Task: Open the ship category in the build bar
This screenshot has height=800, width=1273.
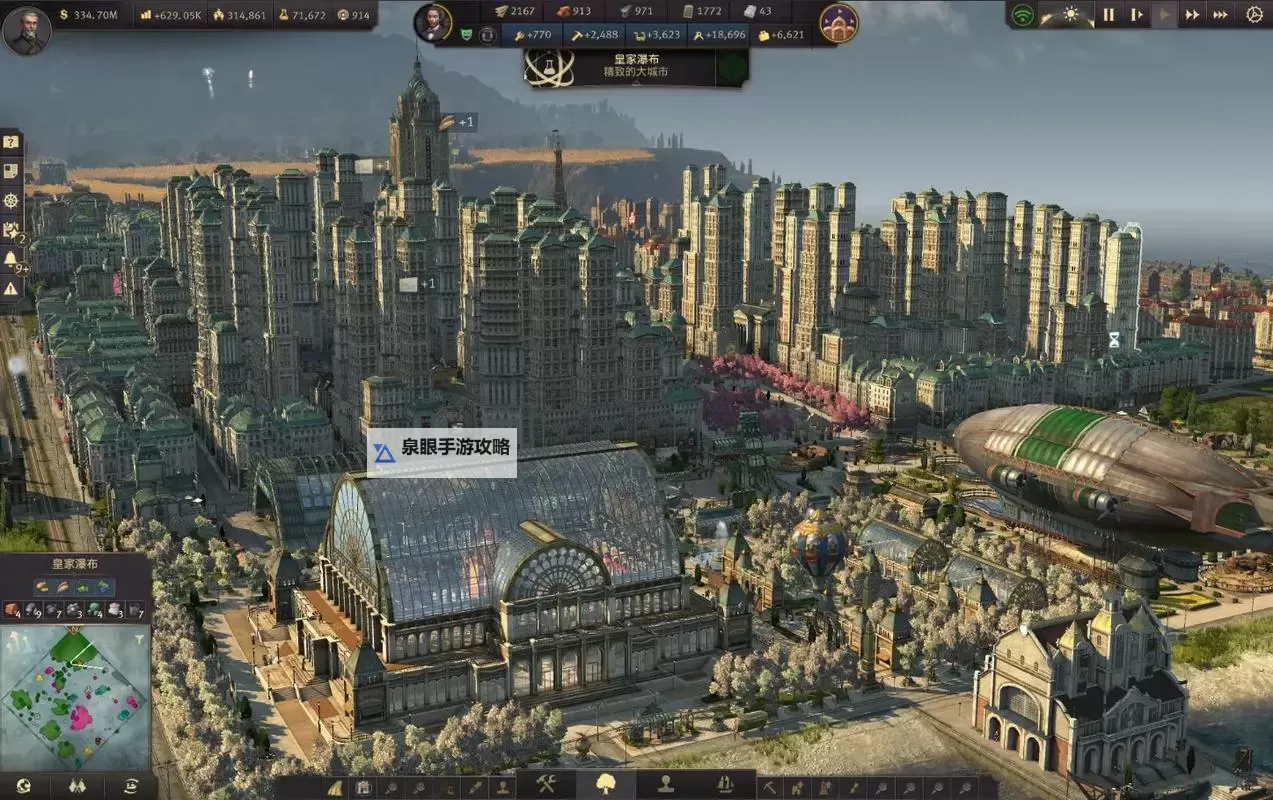Action: pyautogui.click(x=726, y=785)
